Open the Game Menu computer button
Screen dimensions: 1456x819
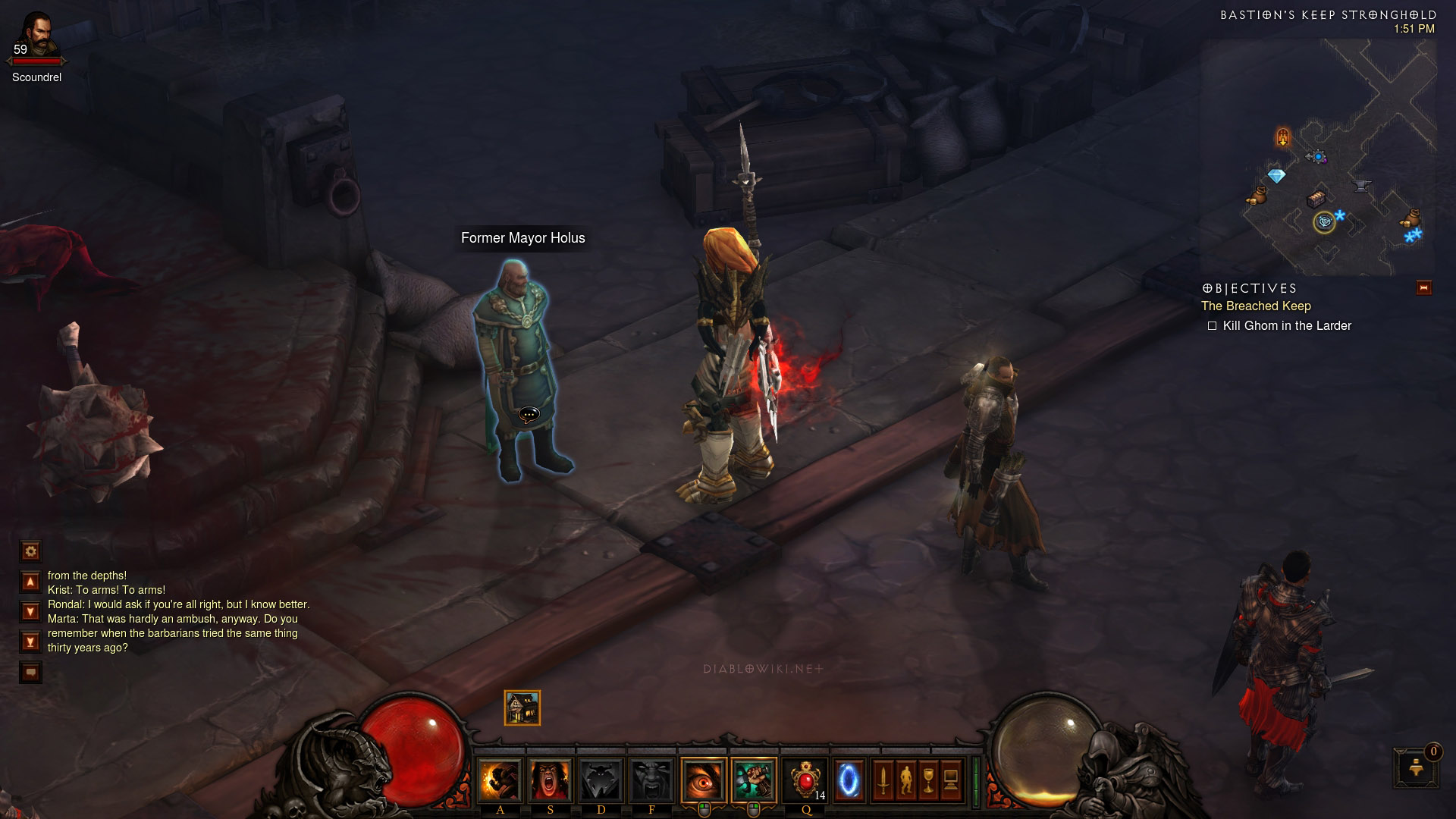(951, 780)
